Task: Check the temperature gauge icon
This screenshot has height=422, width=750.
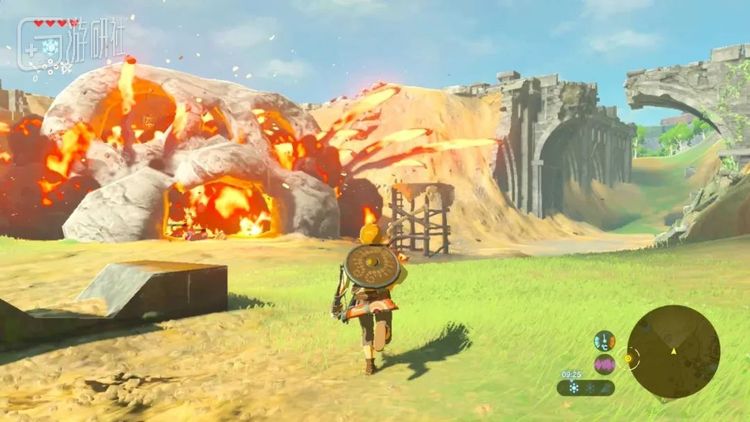Action: 604,341
